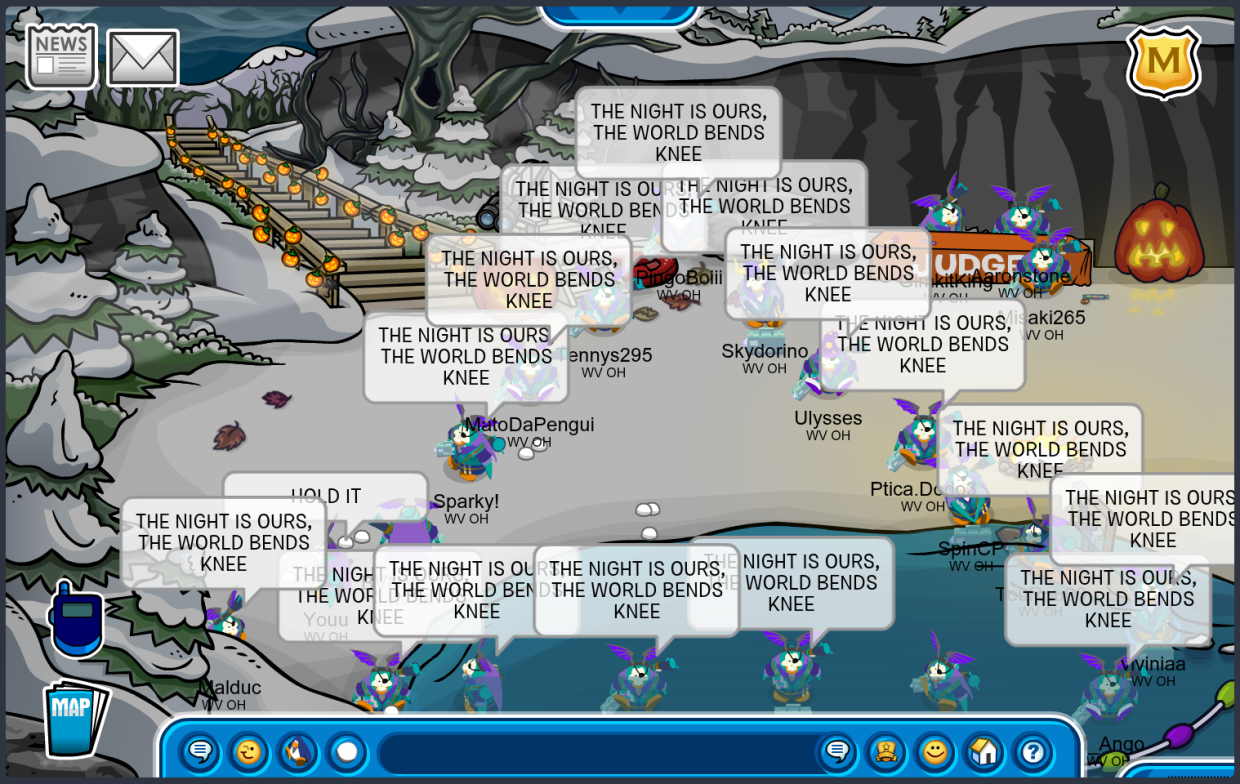The height and width of the screenshot is (784, 1240).
Task: Click the gold moderator M badge
Action: coord(1163,62)
